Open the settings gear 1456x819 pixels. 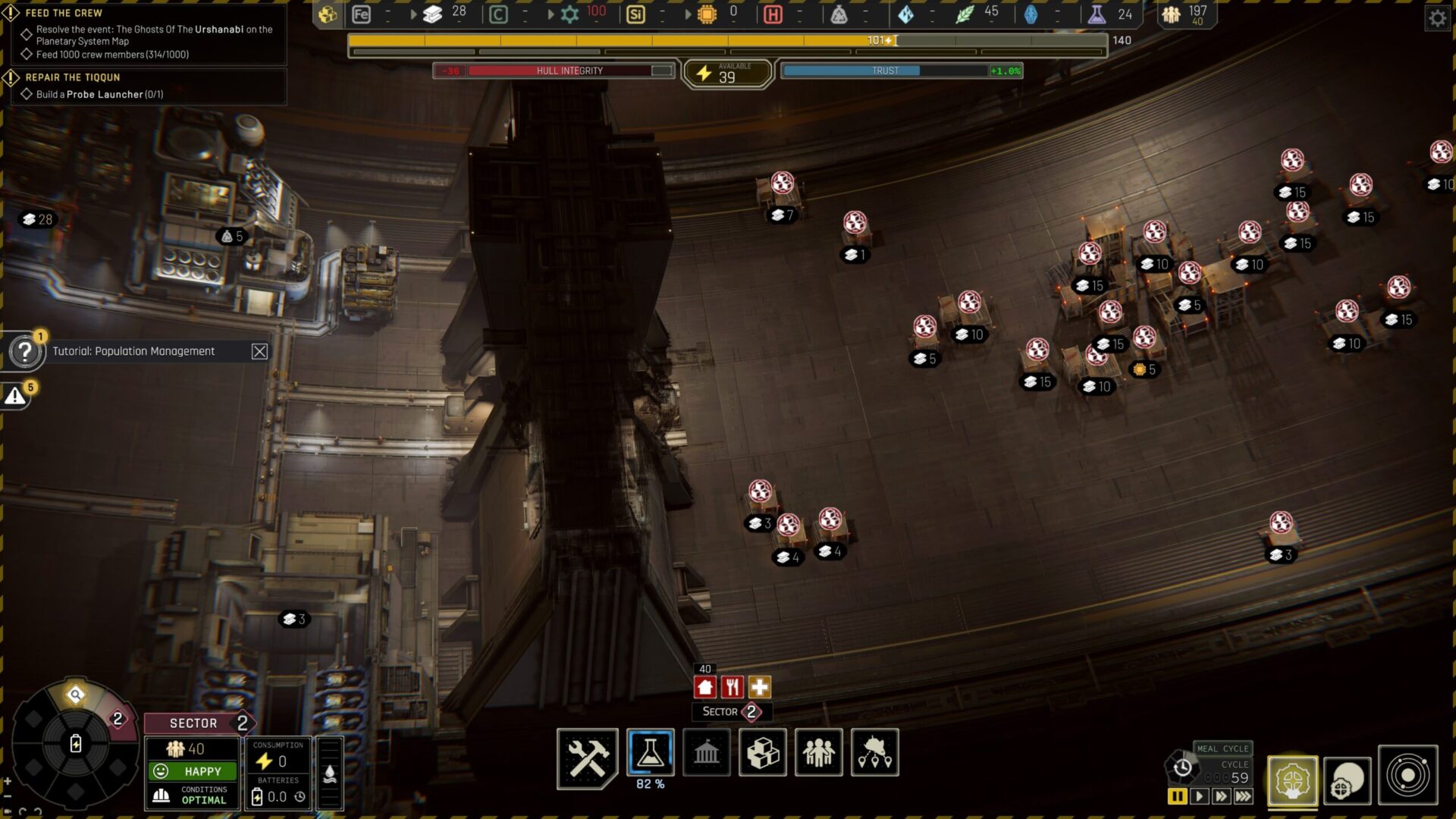(1437, 18)
